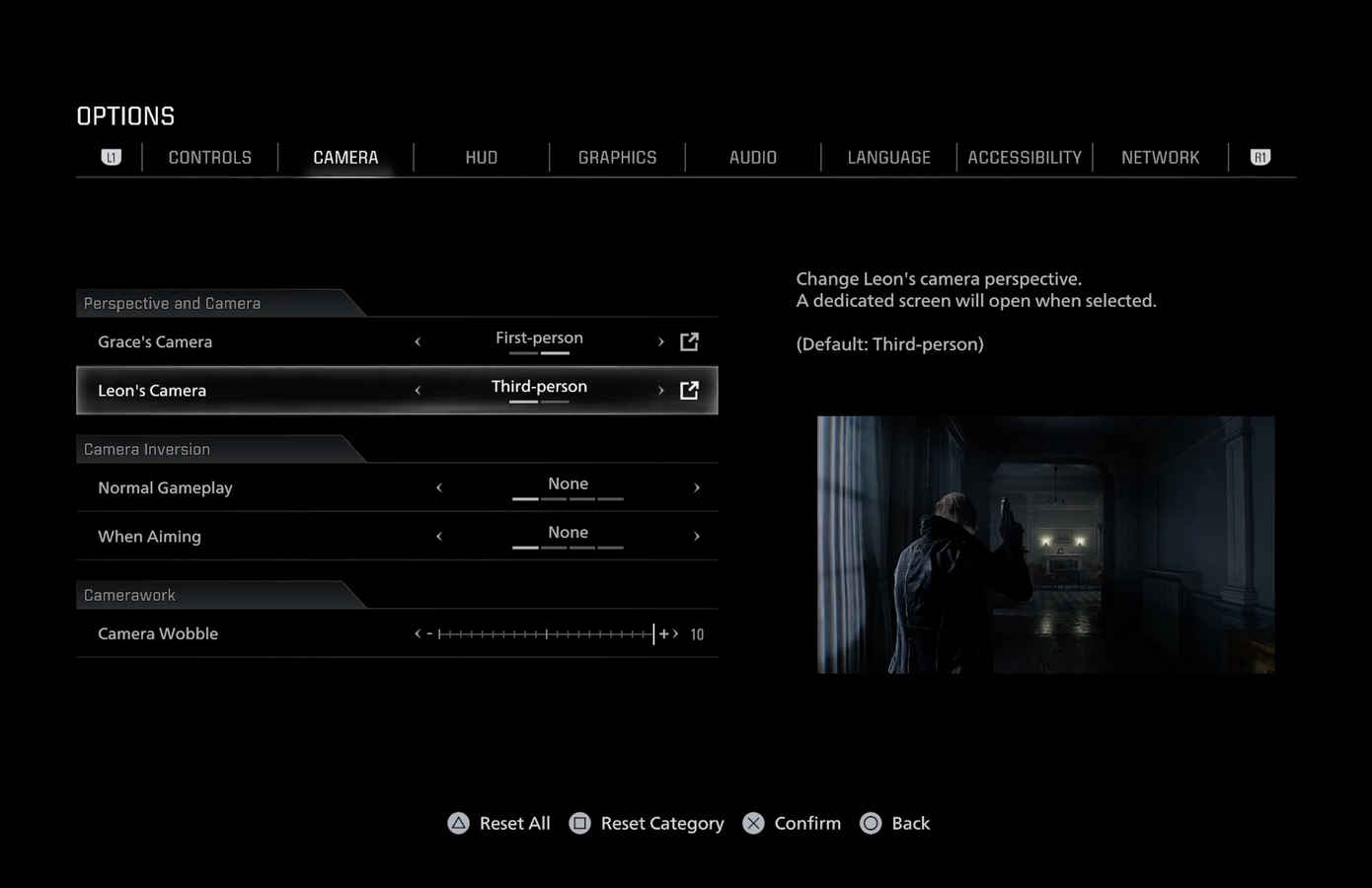Go to the Graphics tab
The image size is (1372, 888).
click(617, 158)
